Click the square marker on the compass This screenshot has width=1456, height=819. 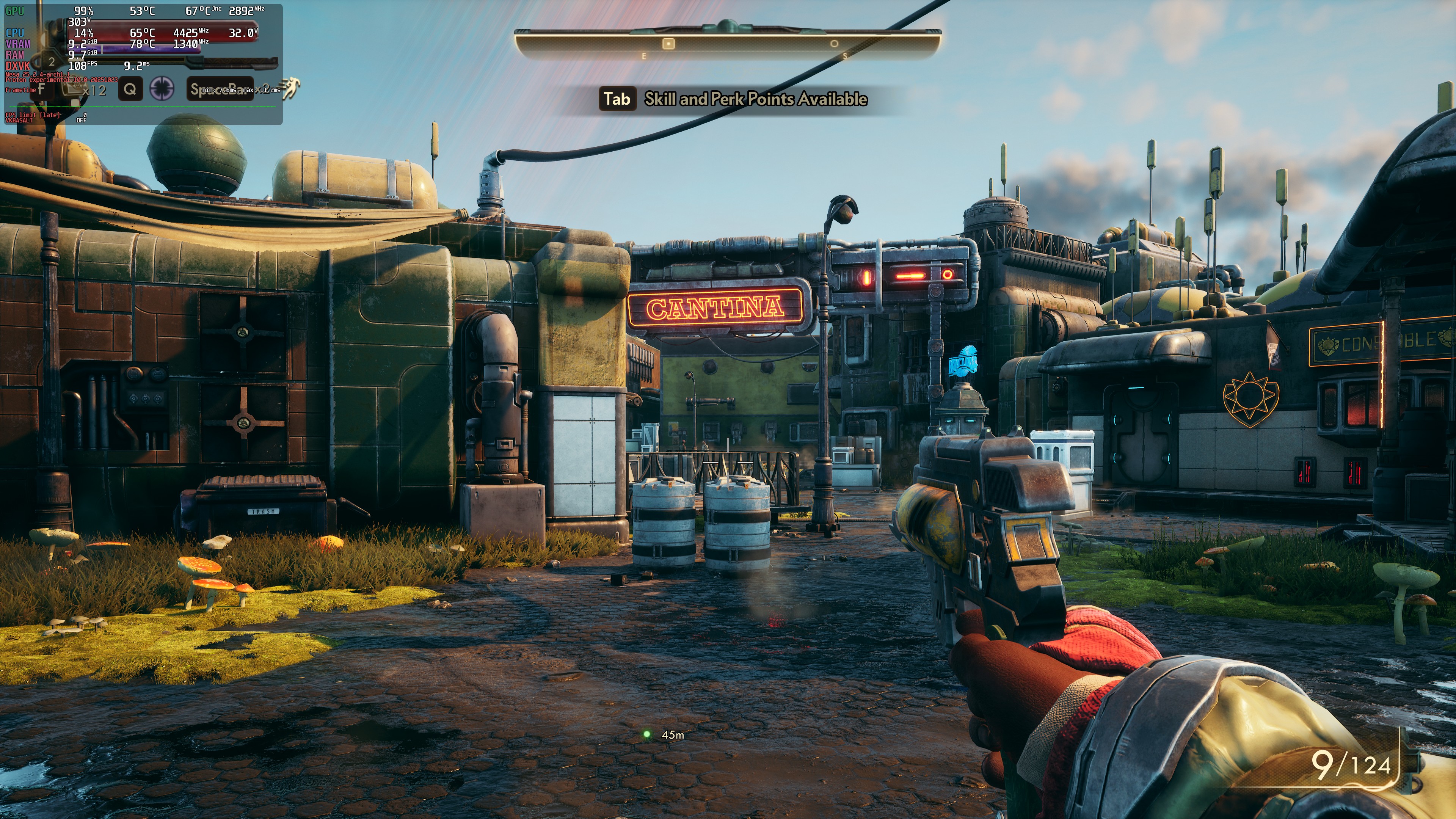(668, 44)
